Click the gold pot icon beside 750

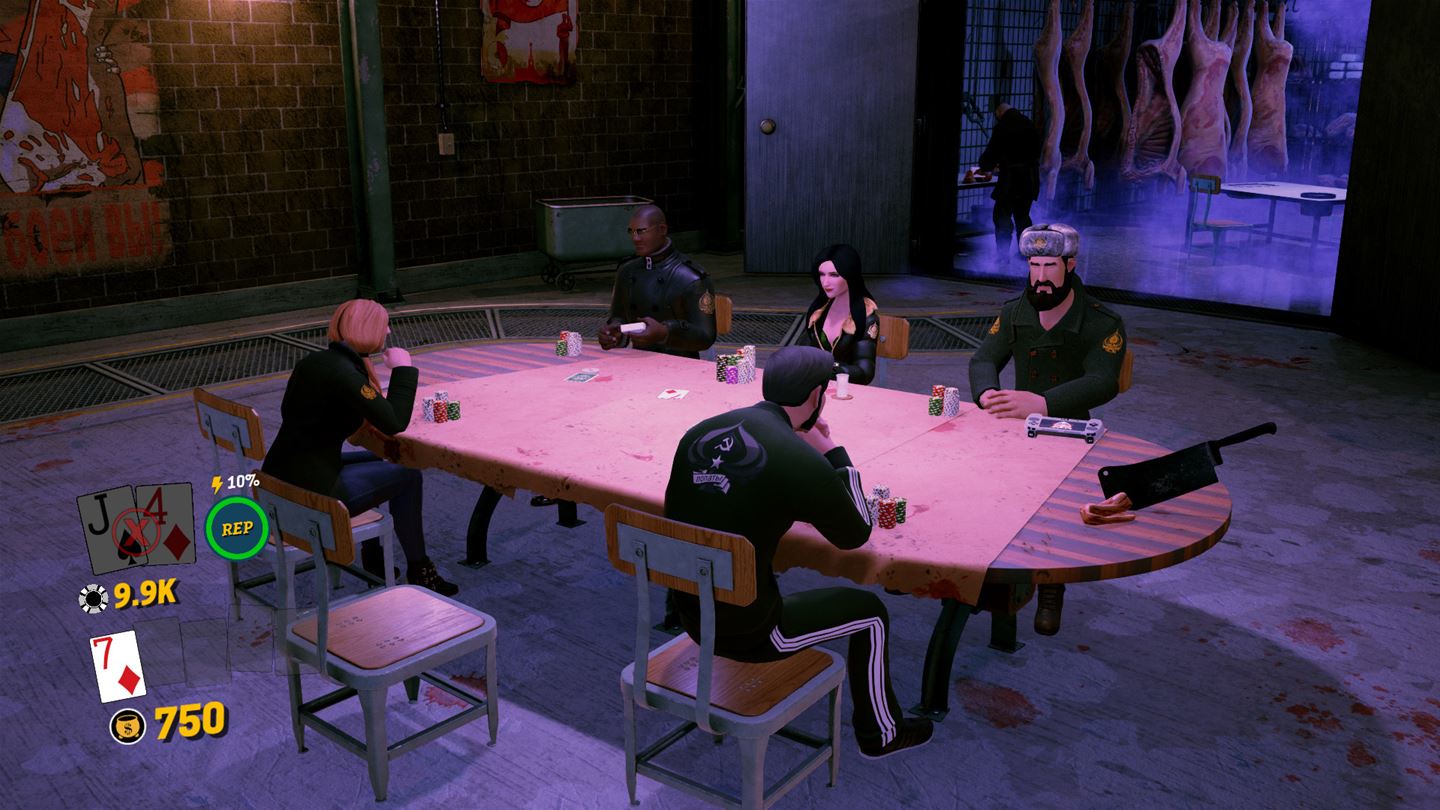click(128, 724)
